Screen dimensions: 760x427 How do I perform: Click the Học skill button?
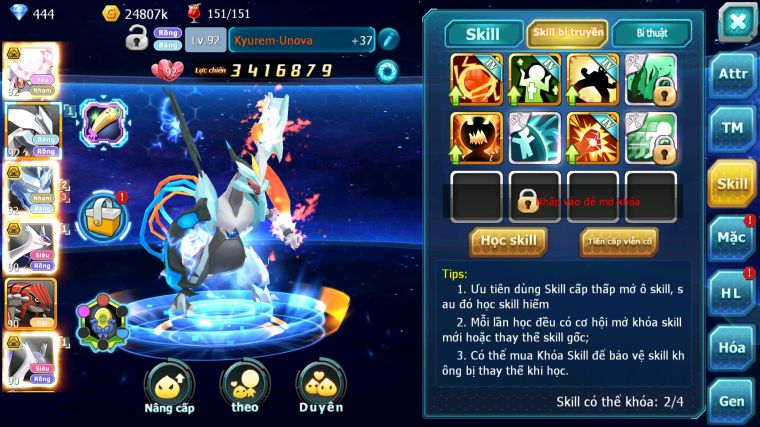pyautogui.click(x=508, y=240)
